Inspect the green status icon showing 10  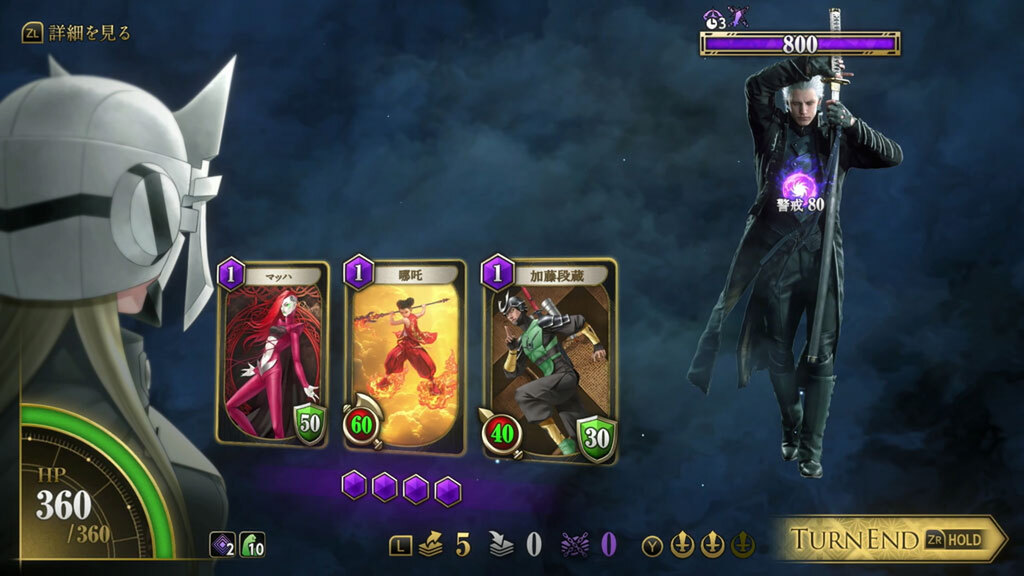point(252,545)
